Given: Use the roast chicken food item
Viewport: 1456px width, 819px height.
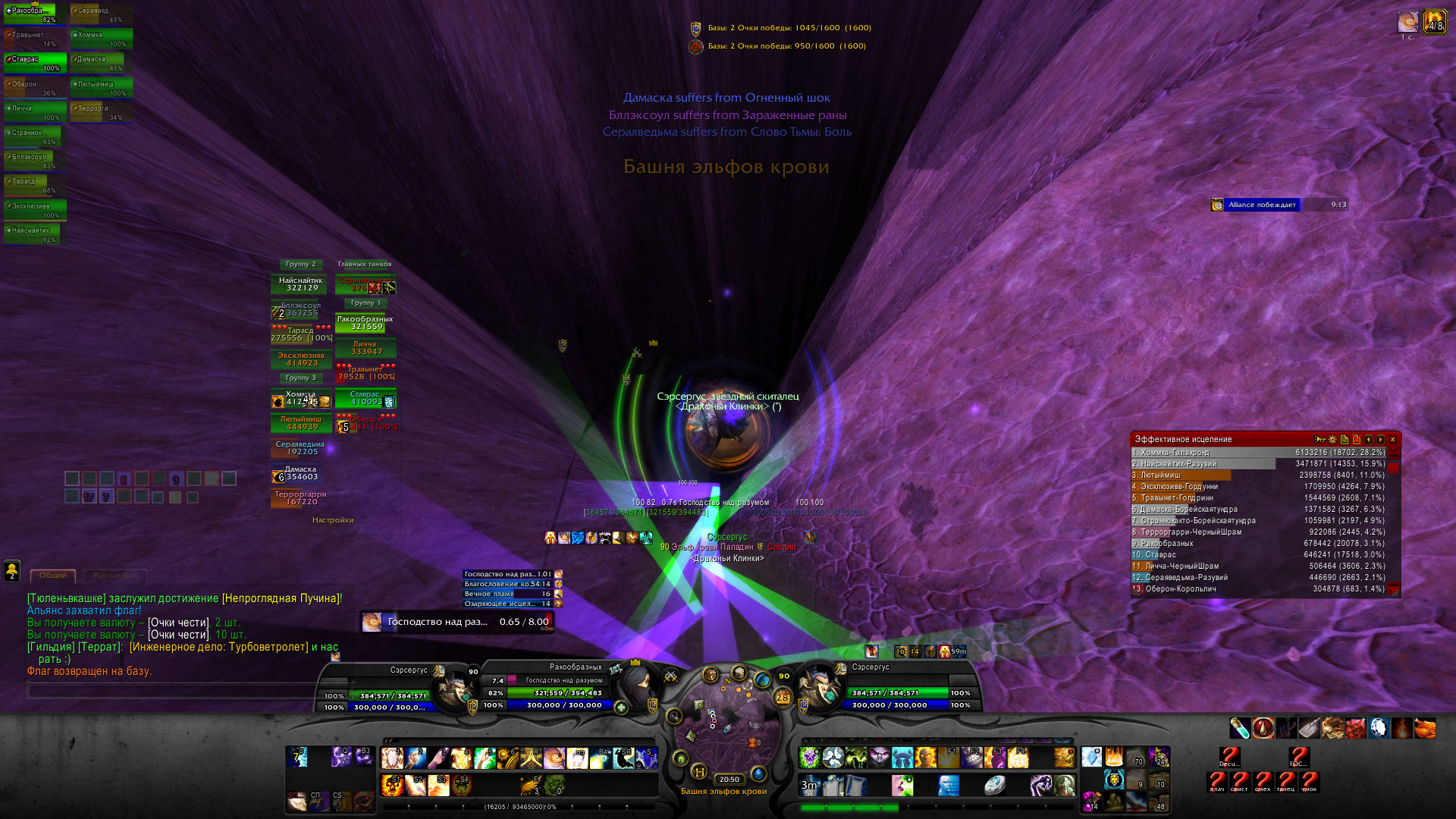Looking at the screenshot, I should click(x=1425, y=729).
